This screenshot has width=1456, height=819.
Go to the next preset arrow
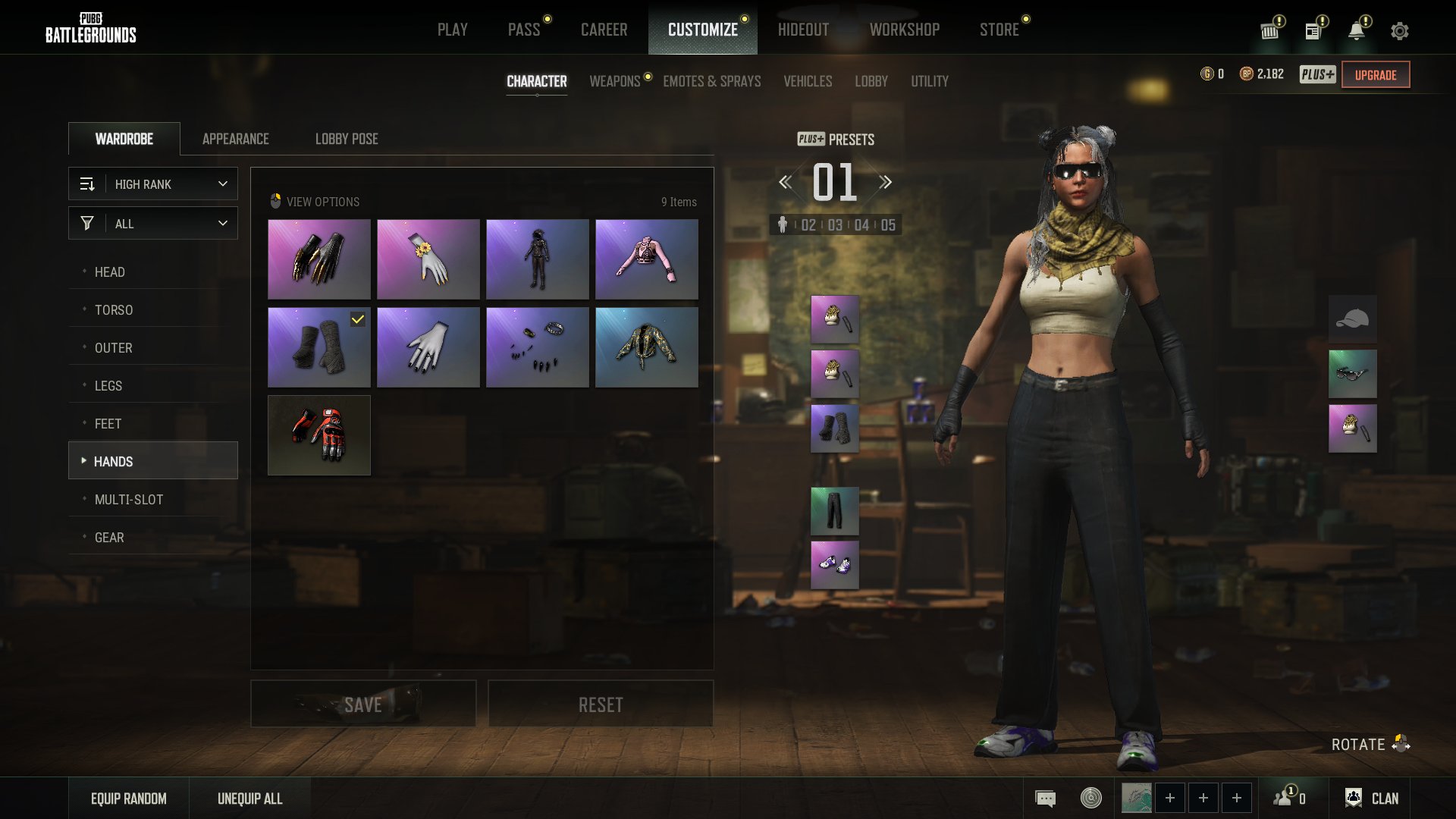[885, 182]
